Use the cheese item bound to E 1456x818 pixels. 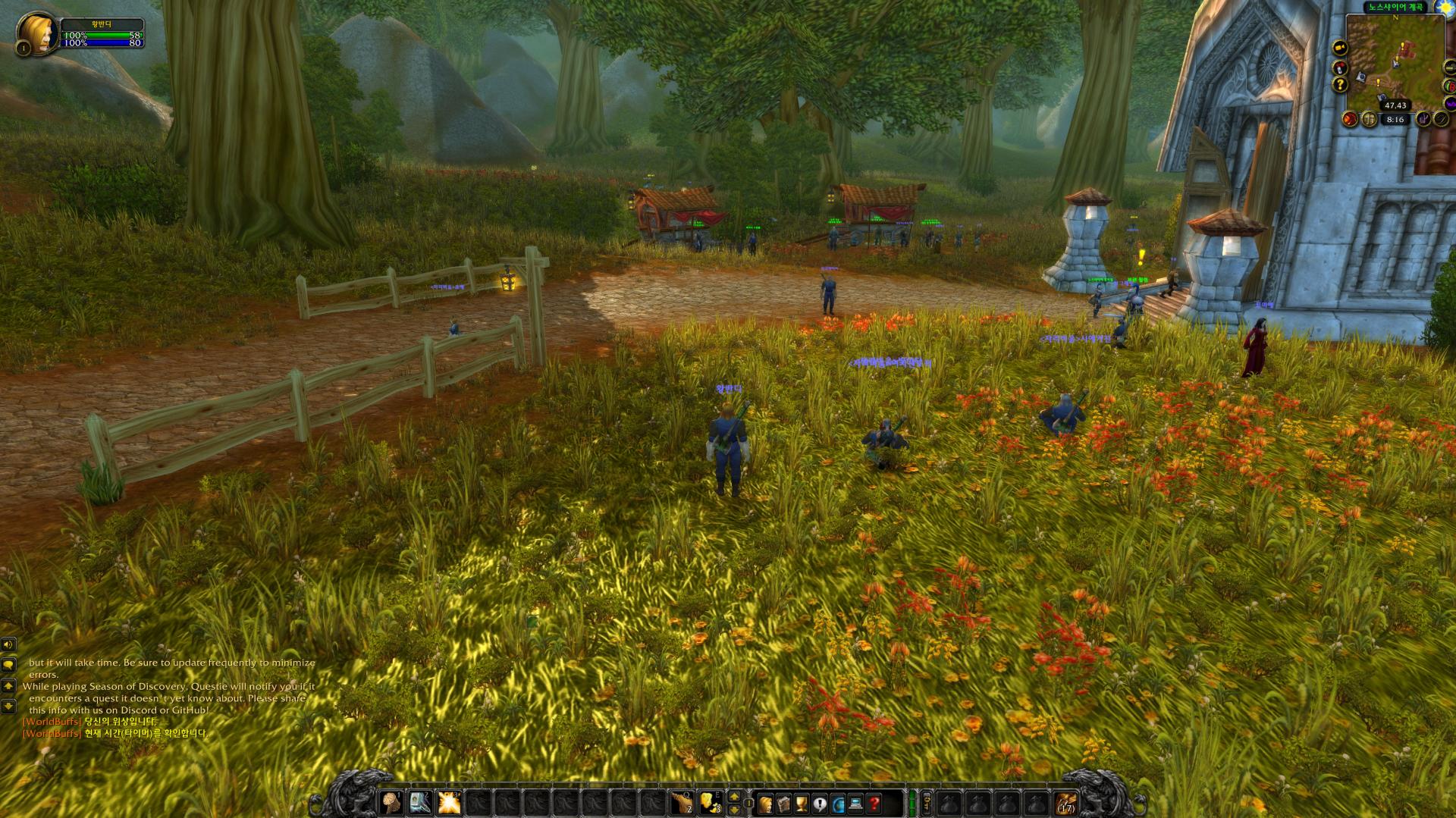click(711, 803)
